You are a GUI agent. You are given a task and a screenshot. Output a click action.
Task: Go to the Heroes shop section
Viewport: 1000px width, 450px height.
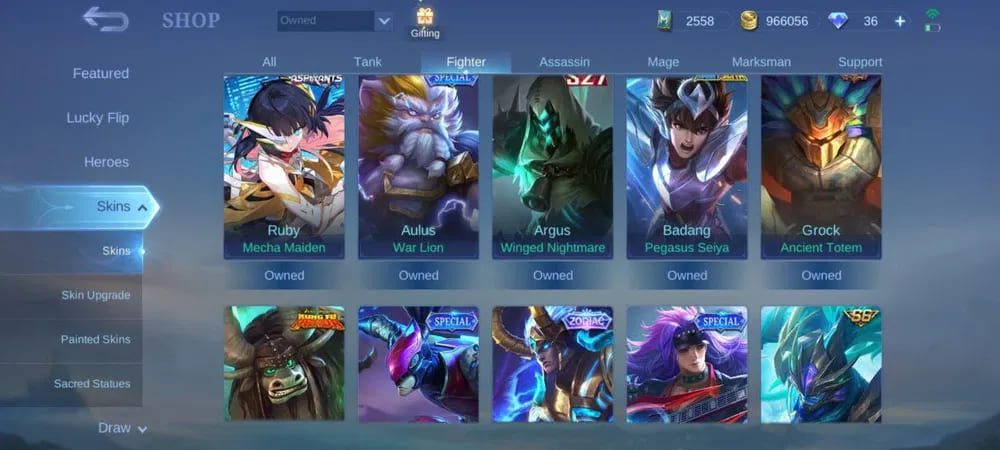106,162
